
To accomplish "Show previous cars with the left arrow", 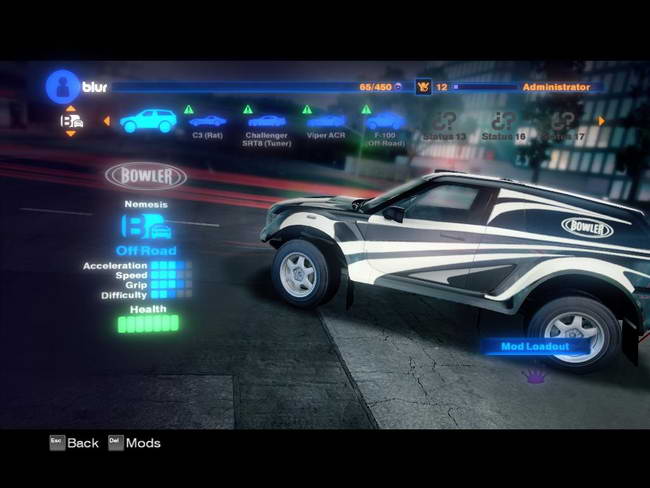I will tap(106, 121).
